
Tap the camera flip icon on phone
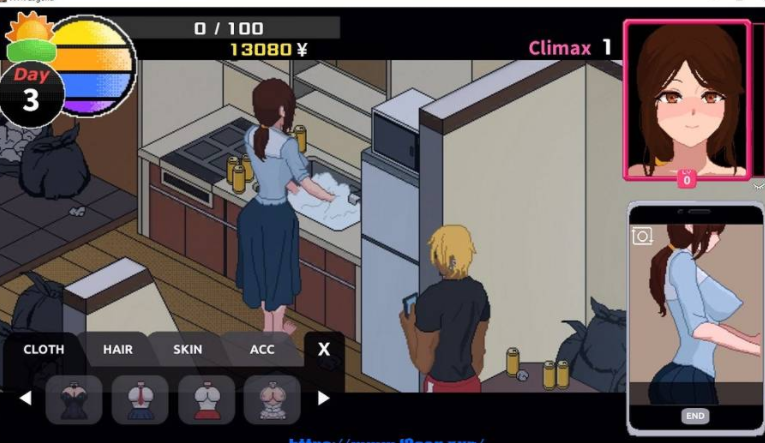642,236
